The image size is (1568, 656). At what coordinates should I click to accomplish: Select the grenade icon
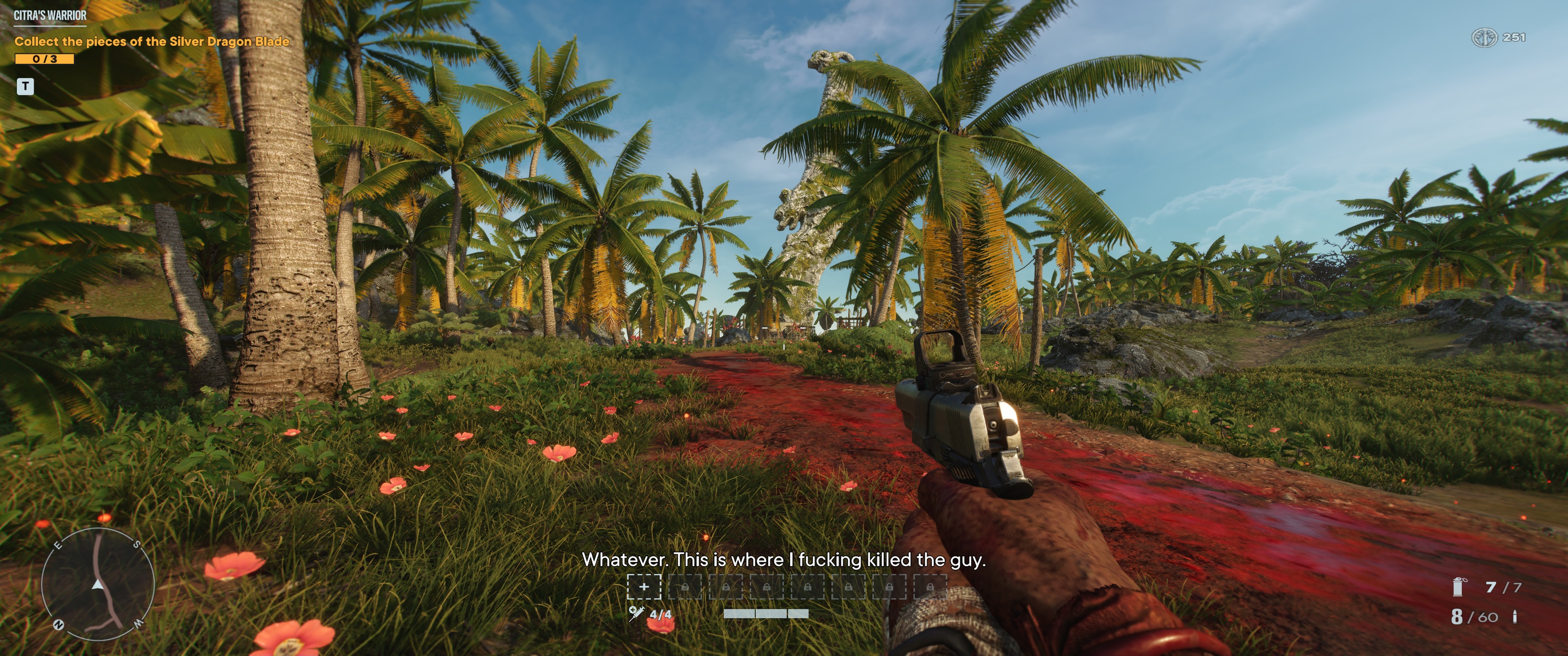pos(1459,587)
